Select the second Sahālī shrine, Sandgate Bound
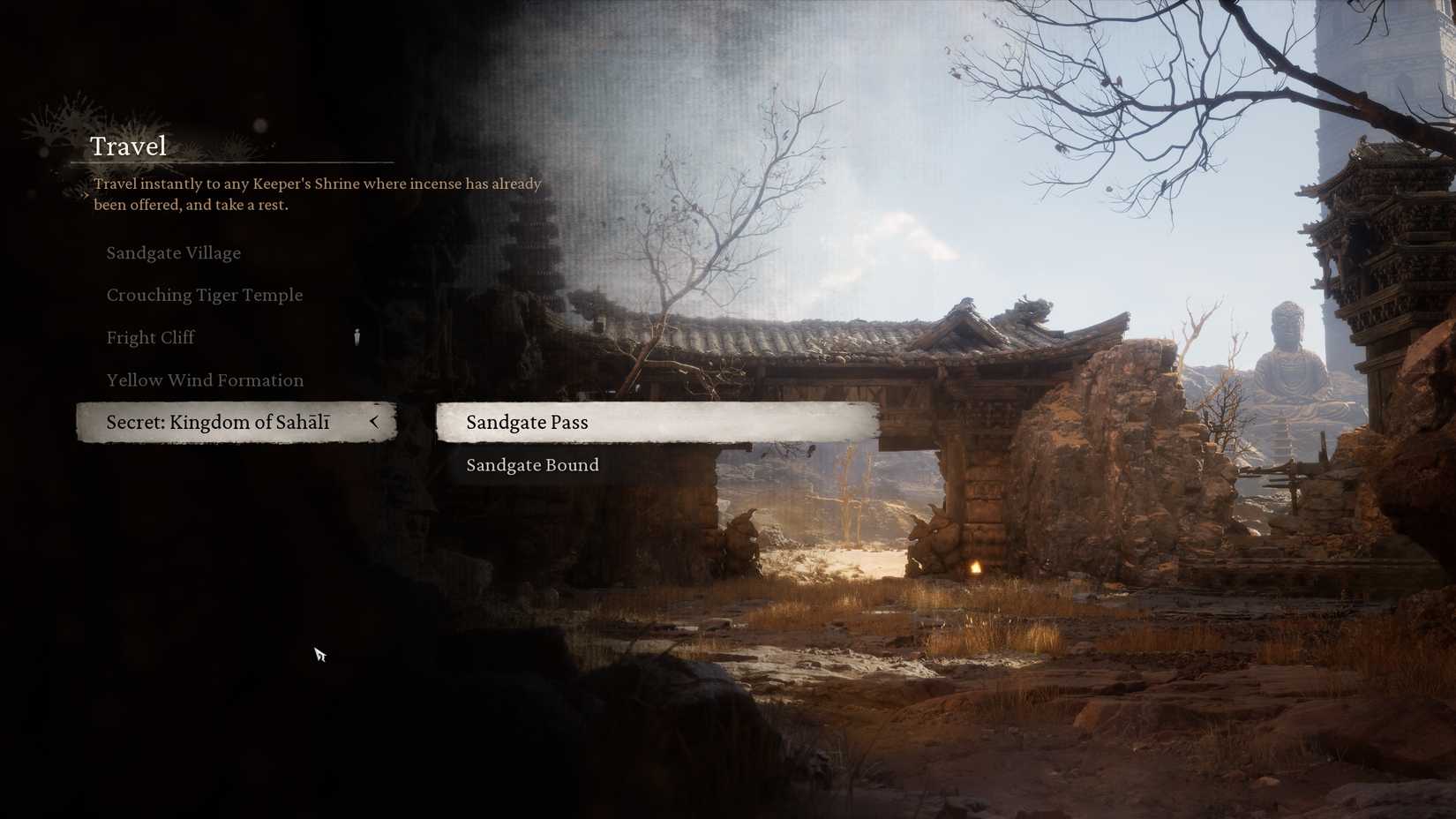This screenshot has width=1456, height=819. click(532, 465)
